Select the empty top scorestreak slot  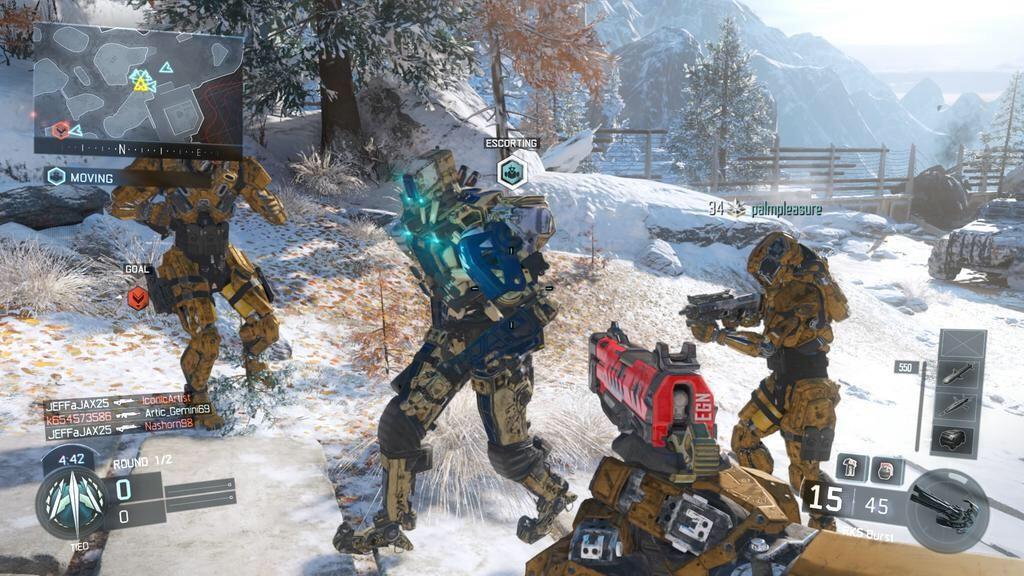coord(960,346)
